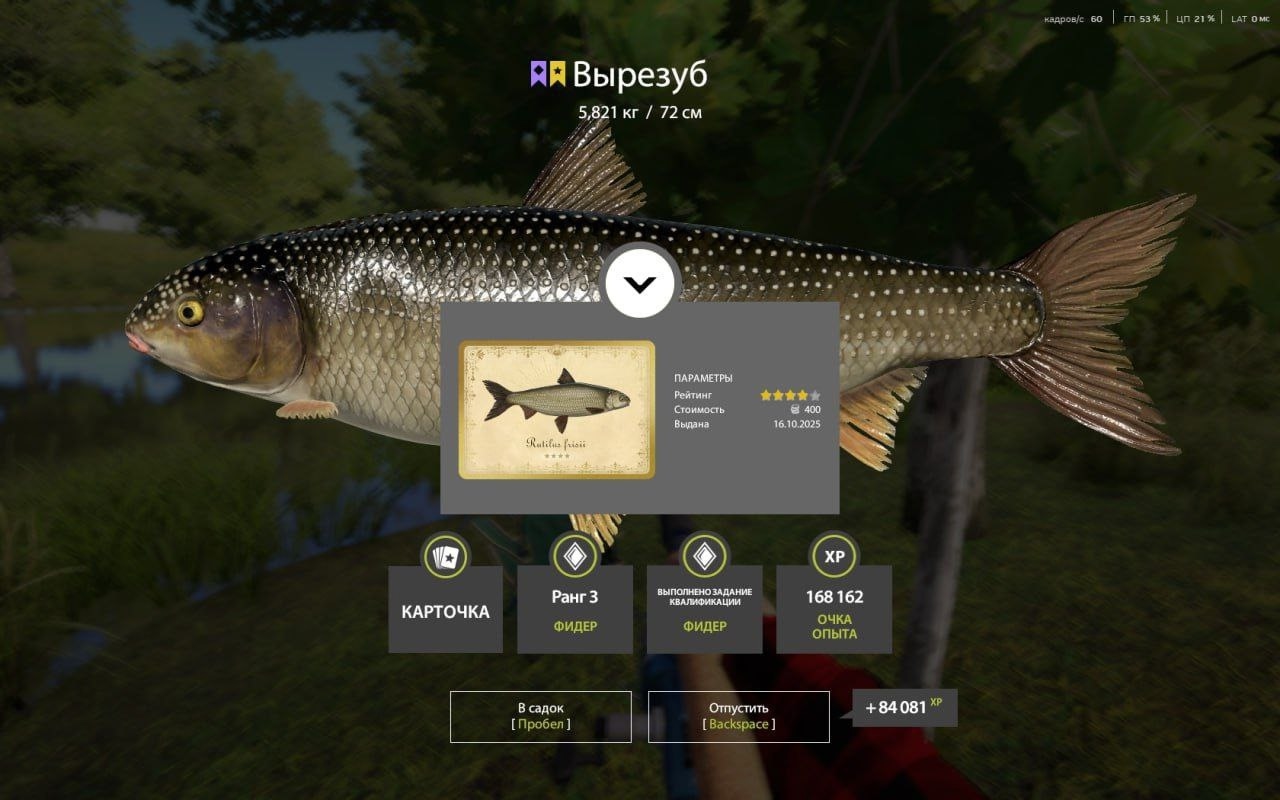Collapse the card panel with chevron arrow
Screen dimensions: 1280x800
point(640,284)
